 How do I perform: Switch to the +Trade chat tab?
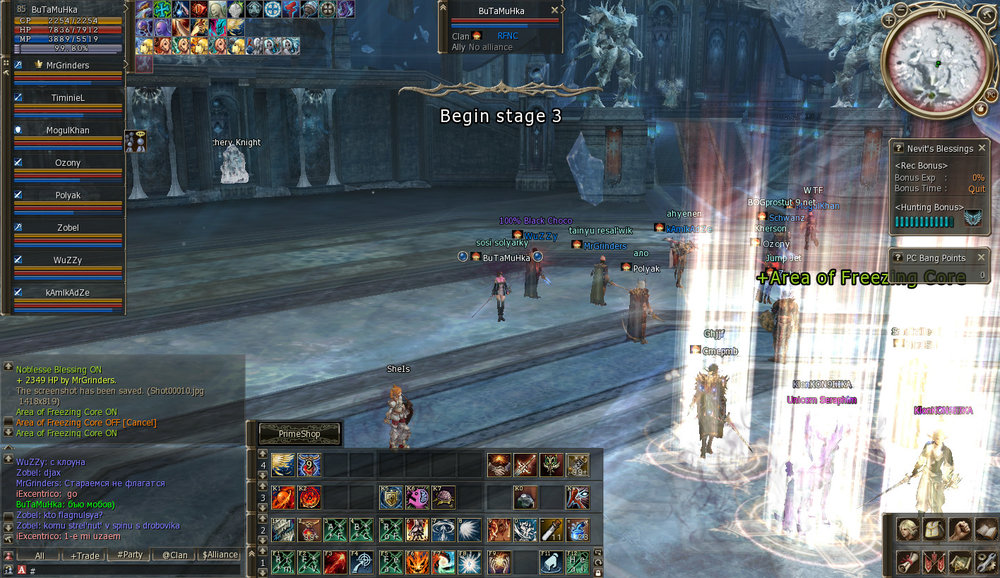(85, 555)
